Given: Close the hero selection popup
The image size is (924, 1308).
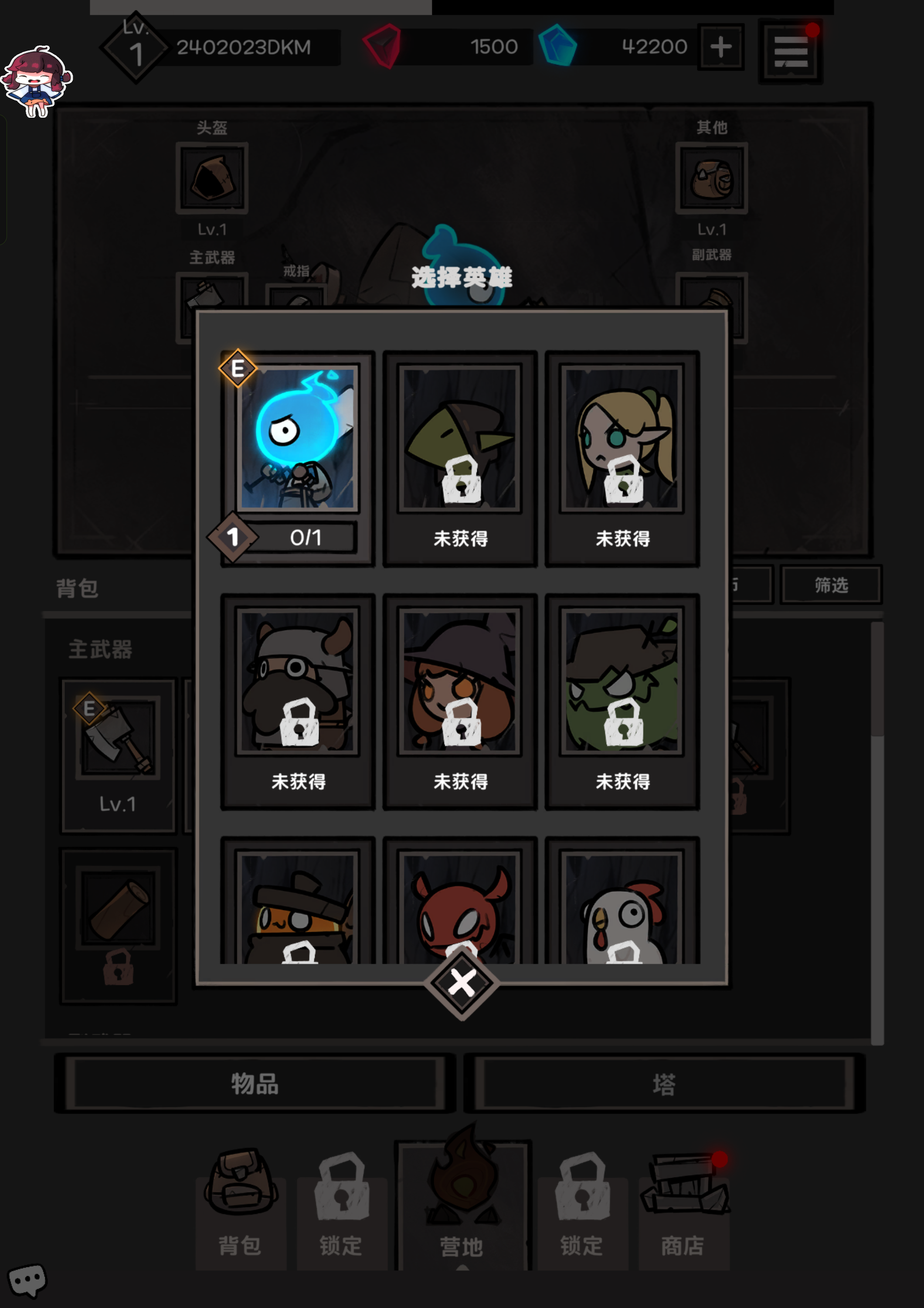Looking at the screenshot, I should pos(461,983).
